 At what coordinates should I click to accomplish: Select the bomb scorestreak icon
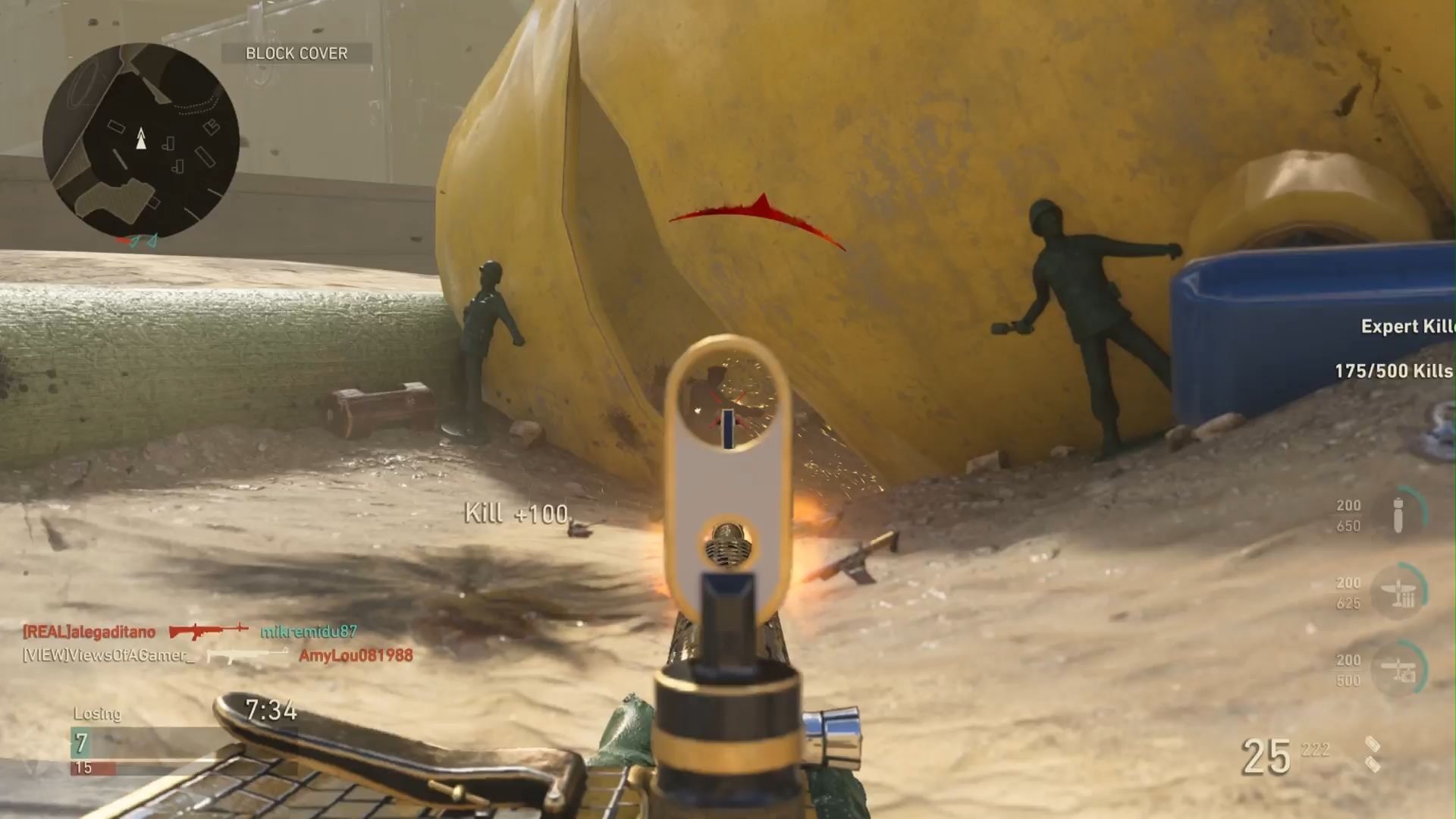[x=1399, y=514]
